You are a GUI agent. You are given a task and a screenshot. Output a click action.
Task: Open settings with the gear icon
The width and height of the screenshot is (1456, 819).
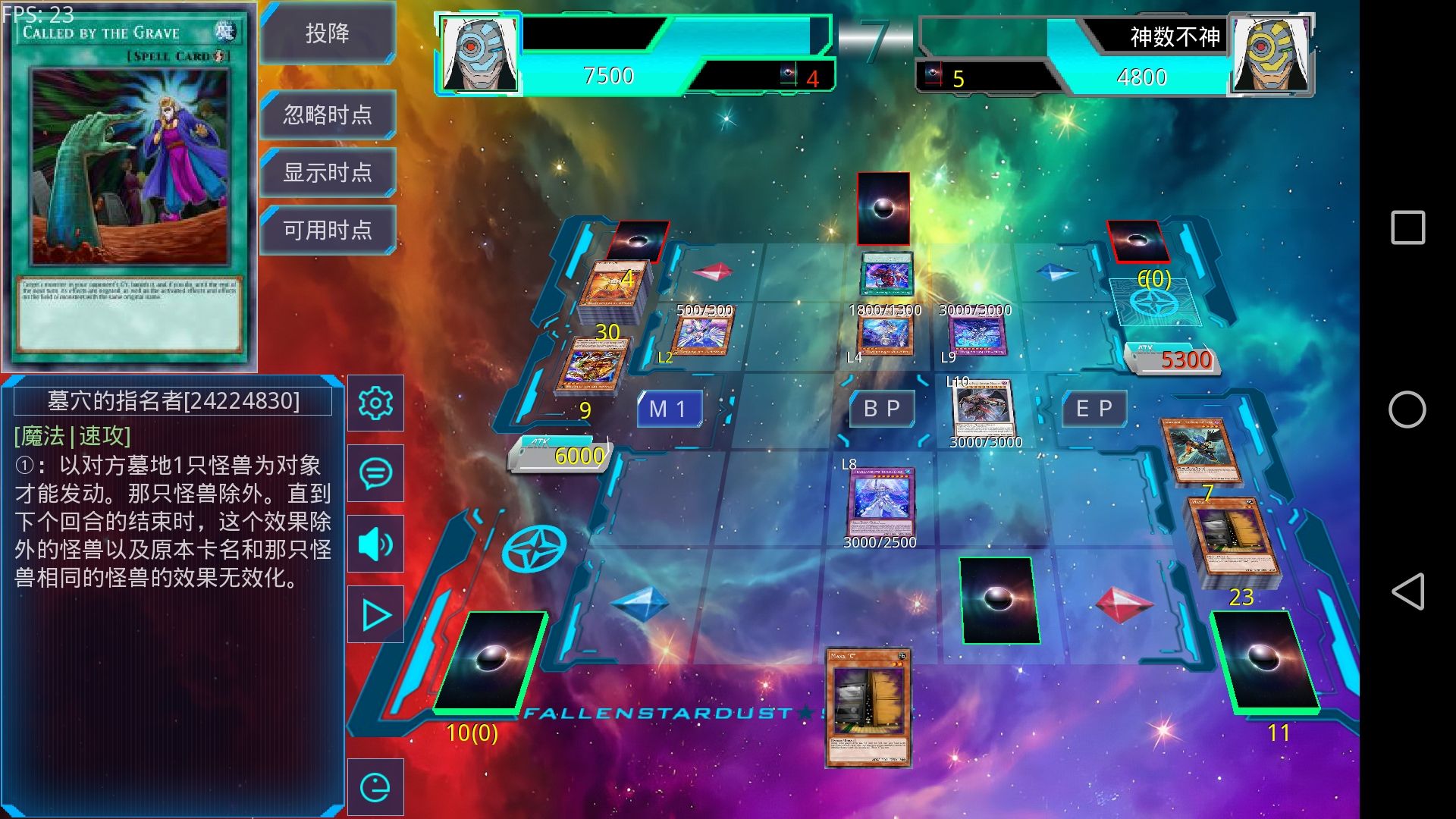coord(375,403)
